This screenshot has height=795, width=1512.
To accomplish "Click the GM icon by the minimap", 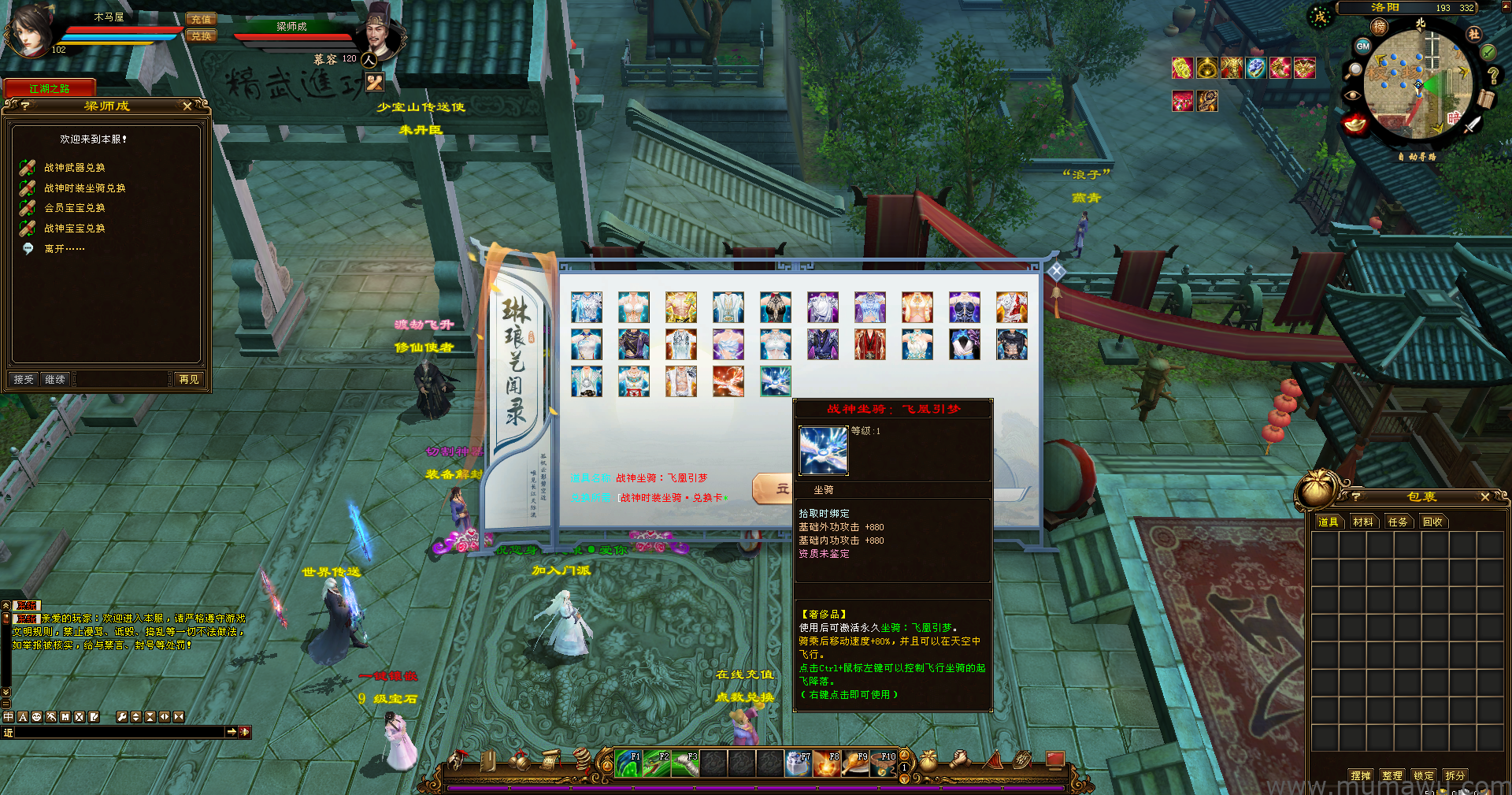I will point(1363,46).
